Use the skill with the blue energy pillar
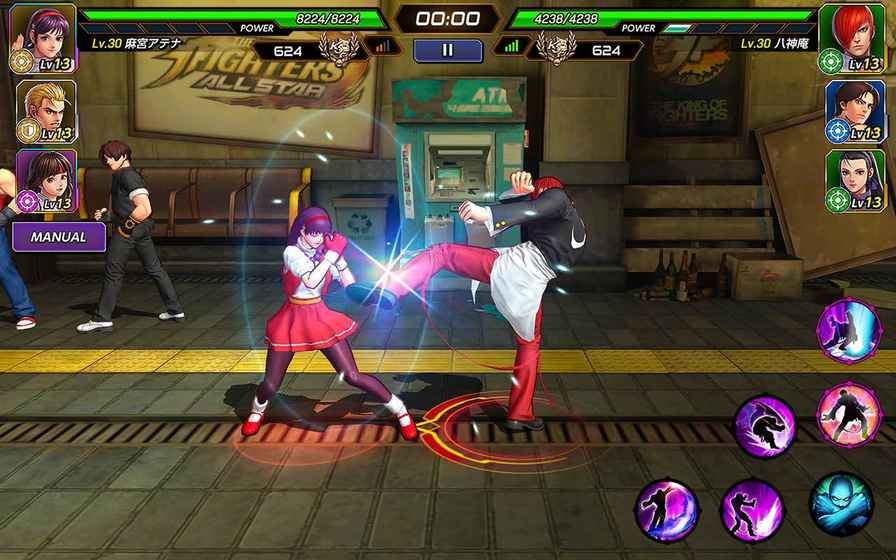The width and height of the screenshot is (896, 560). pyautogui.click(x=848, y=330)
